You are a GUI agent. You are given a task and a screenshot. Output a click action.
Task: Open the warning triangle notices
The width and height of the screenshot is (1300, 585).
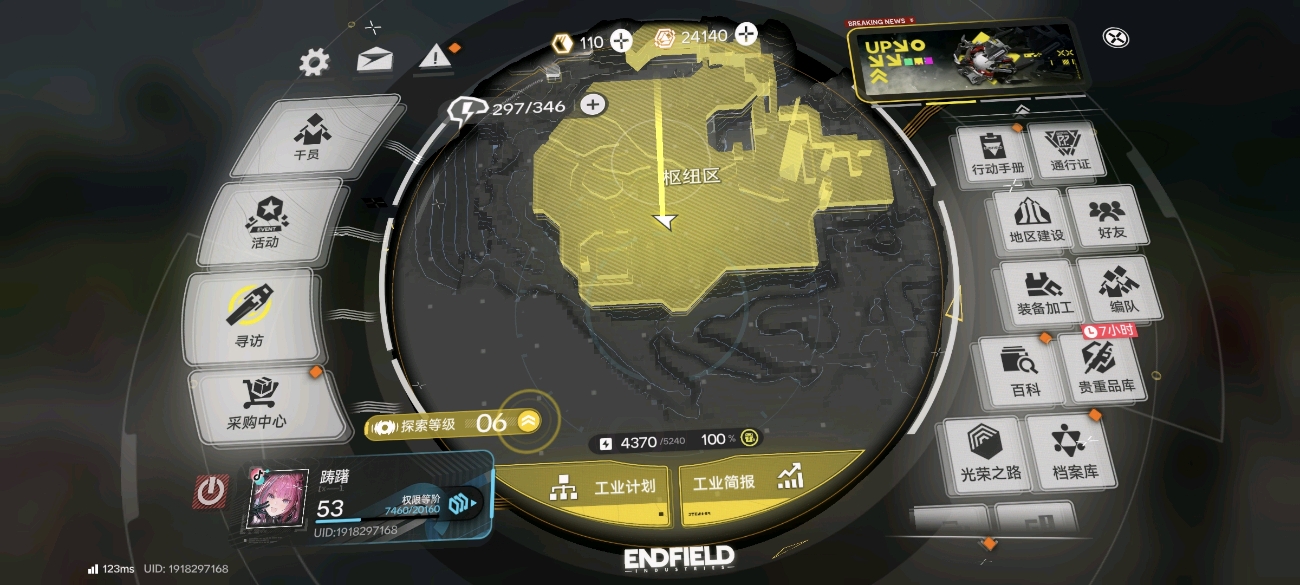[x=435, y=56]
